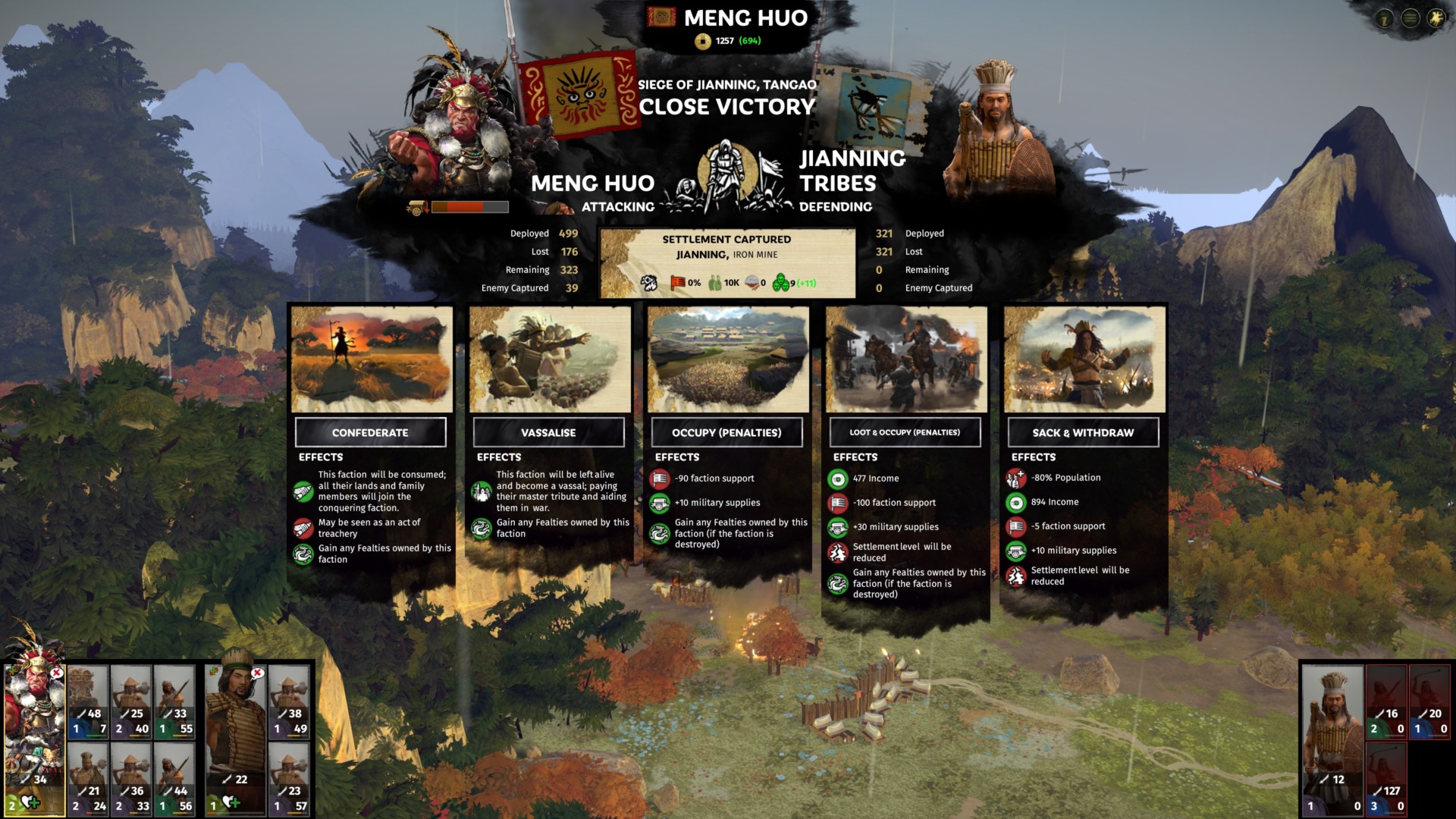1456x819 pixels.
Task: Toggle the heart-plus icon on the second general's card
Action: click(231, 802)
